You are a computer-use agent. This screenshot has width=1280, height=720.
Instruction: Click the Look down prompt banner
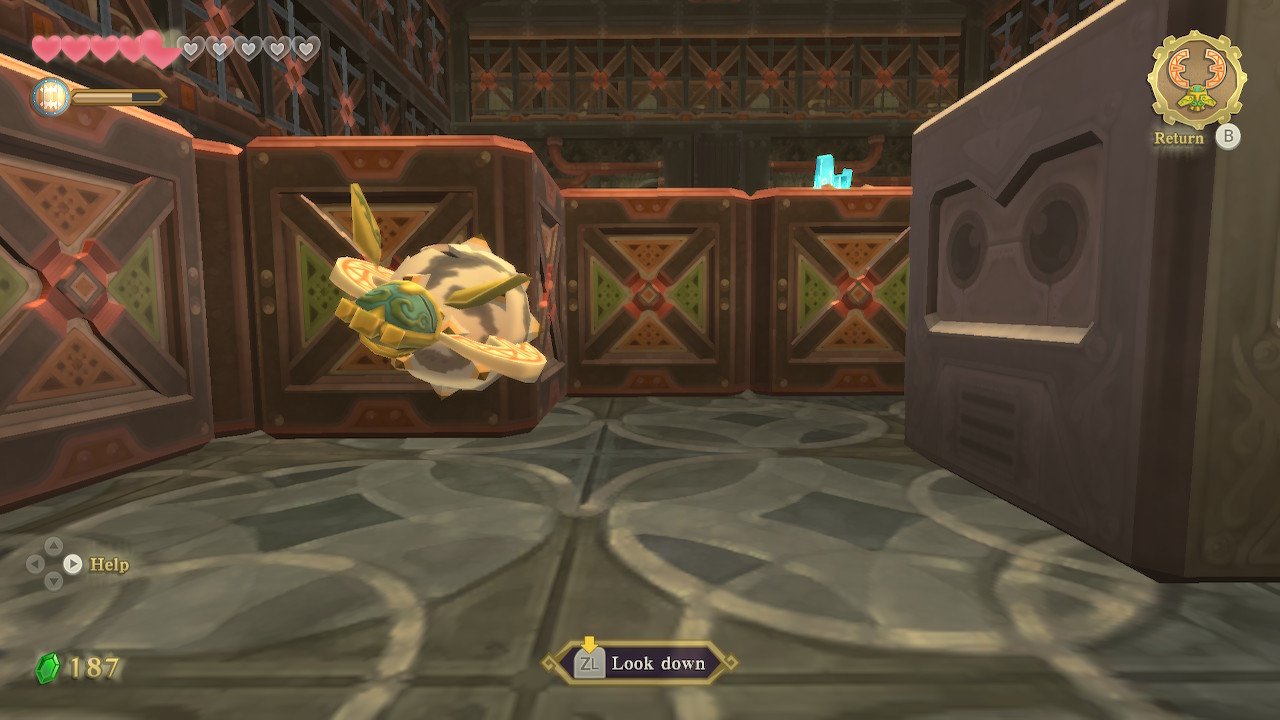coord(640,663)
